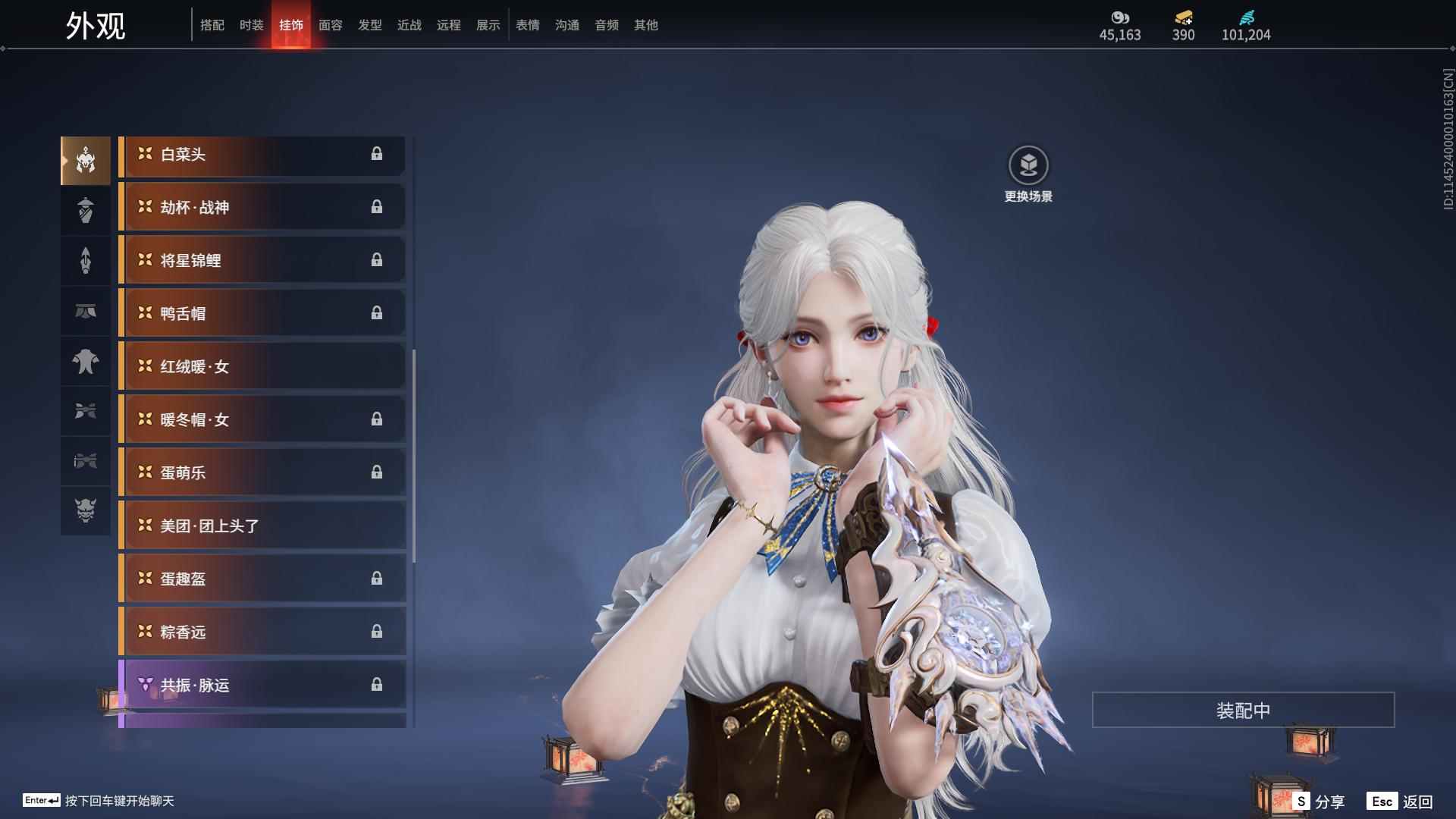Open the 搭配 tab
Viewport: 1456px width, 819px height.
(212, 25)
